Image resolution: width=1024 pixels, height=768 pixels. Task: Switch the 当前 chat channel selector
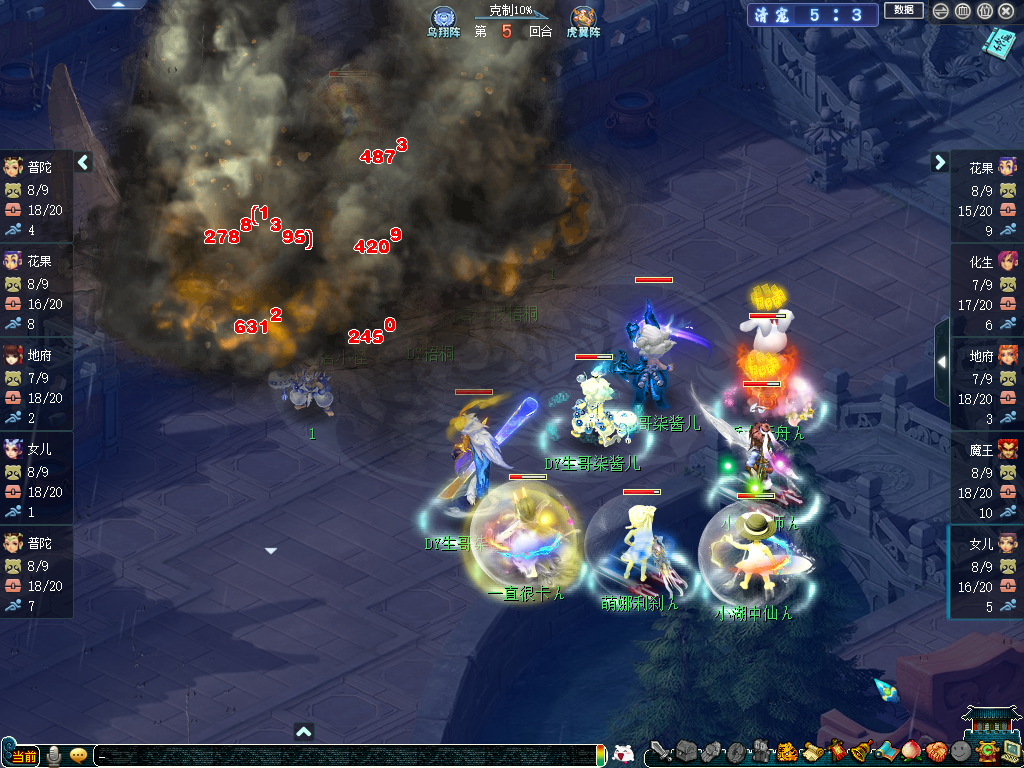[22, 755]
